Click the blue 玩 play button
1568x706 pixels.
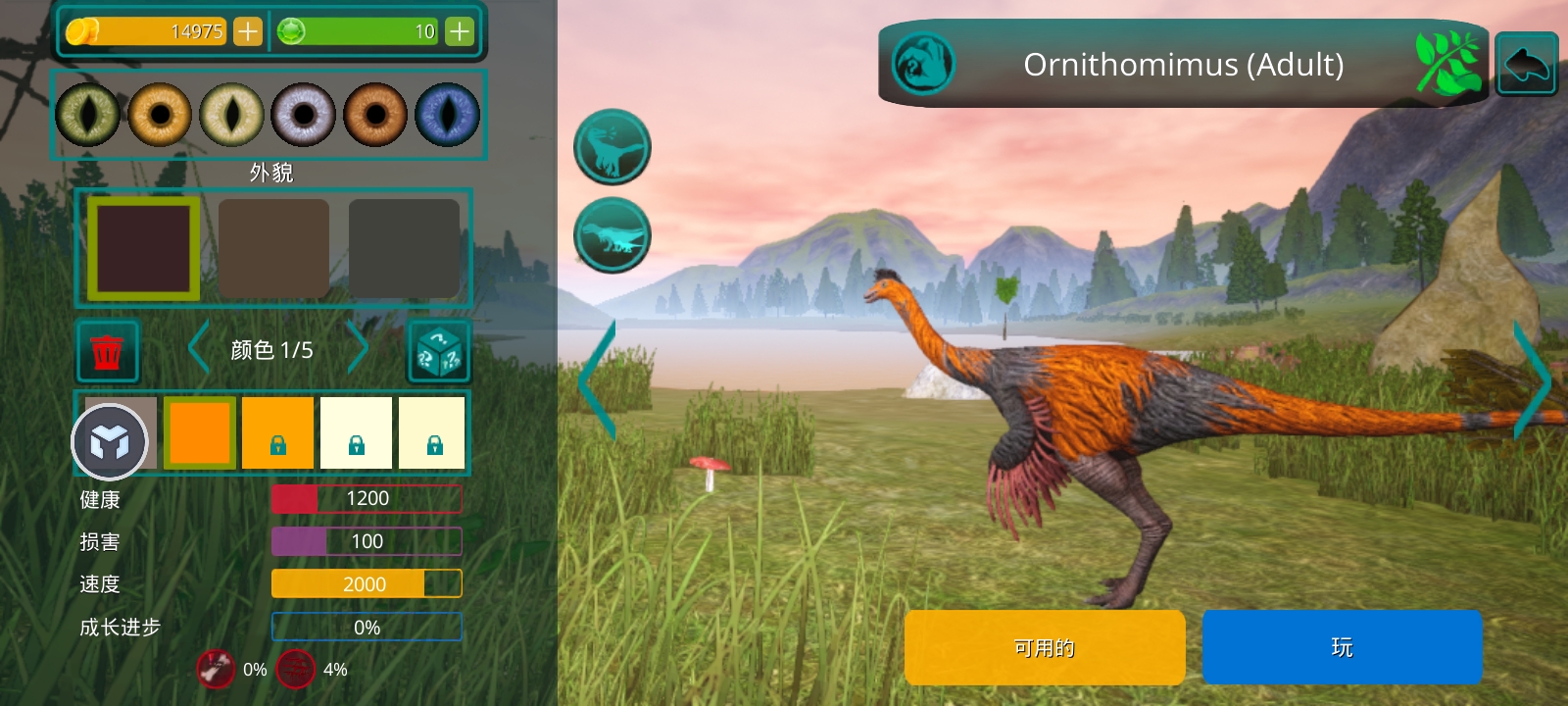[x=1342, y=647]
